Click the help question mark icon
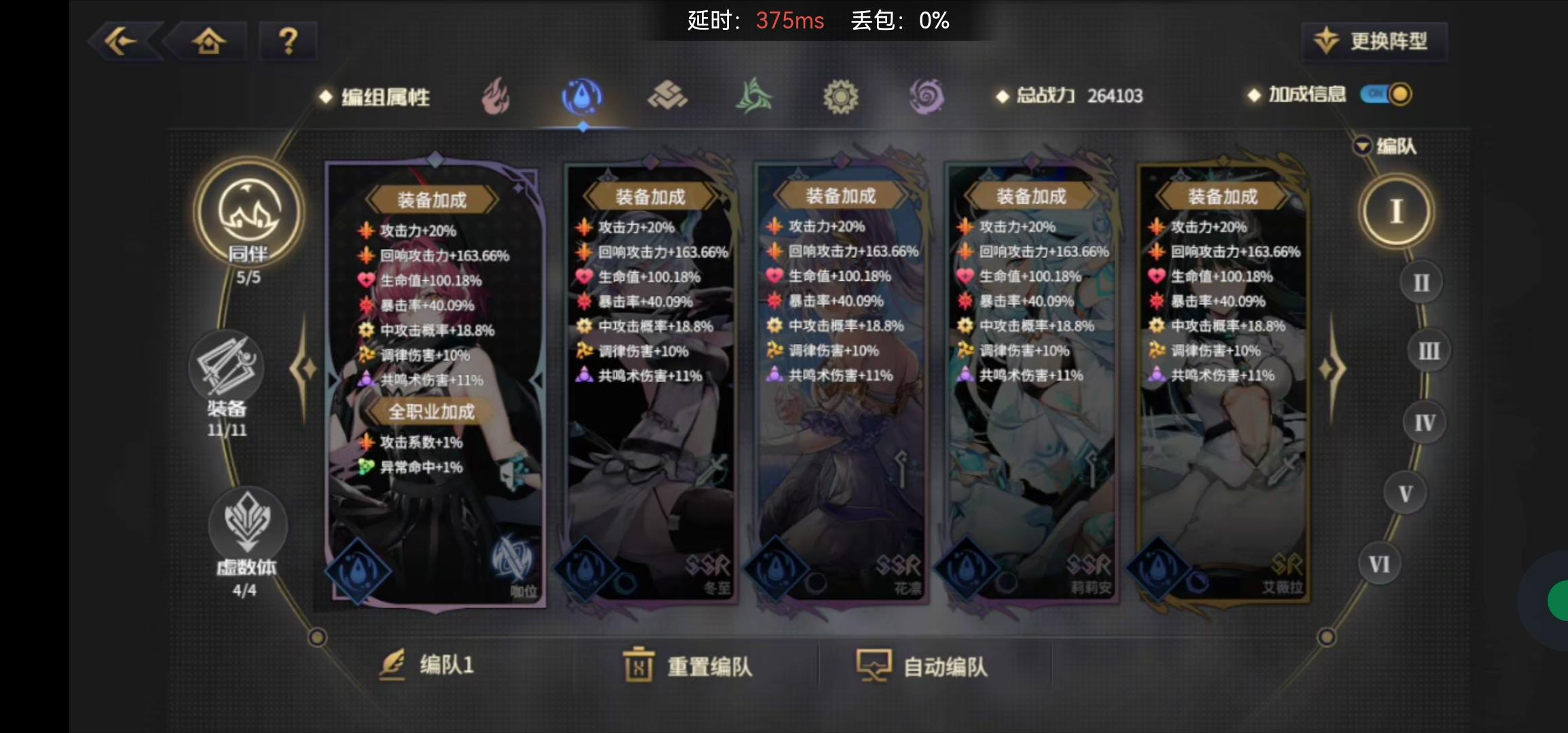The image size is (1568, 733). pos(288,41)
